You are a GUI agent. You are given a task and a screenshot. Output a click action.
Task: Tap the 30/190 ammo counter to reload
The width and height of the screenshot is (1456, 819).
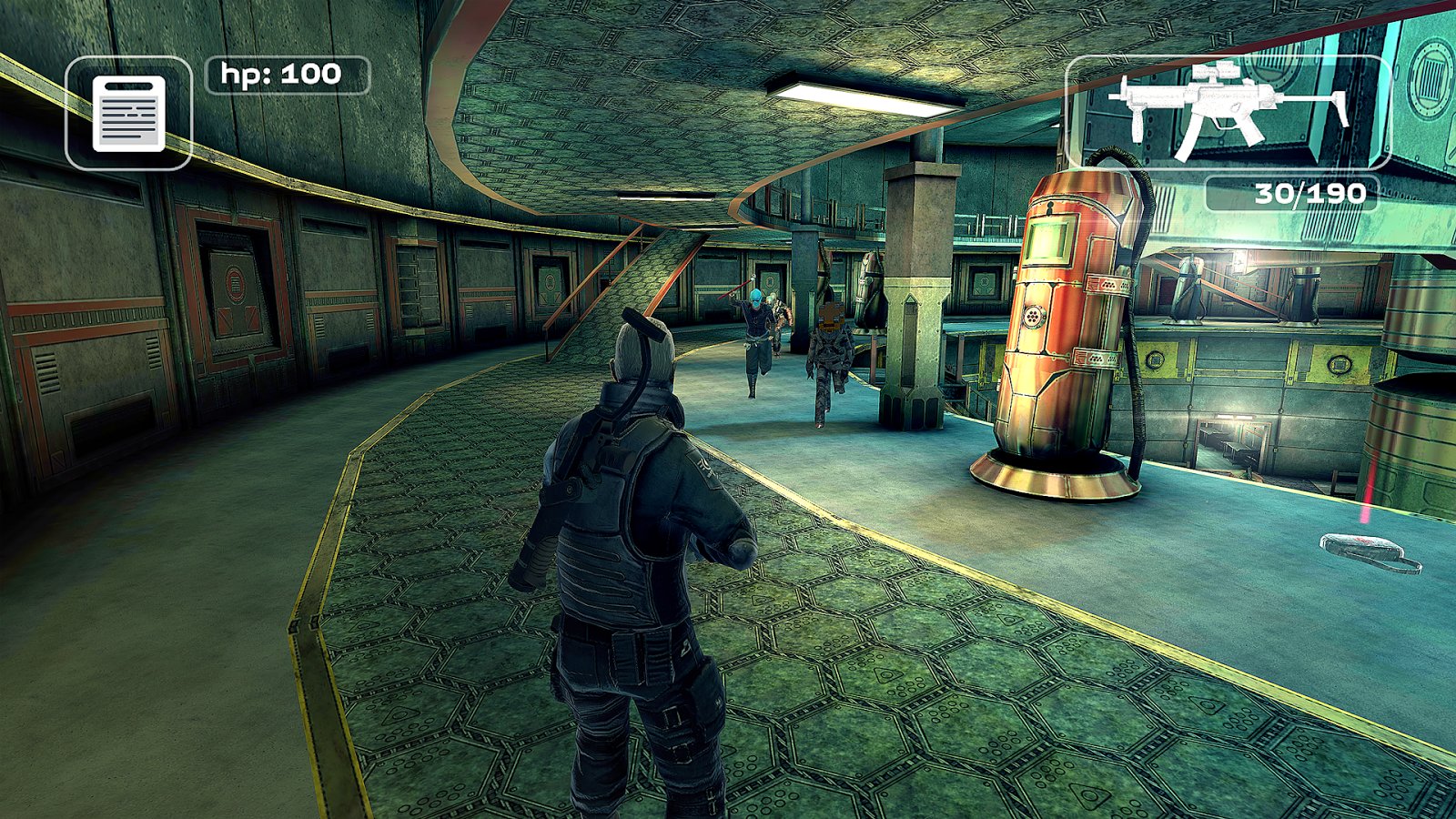1310,193
